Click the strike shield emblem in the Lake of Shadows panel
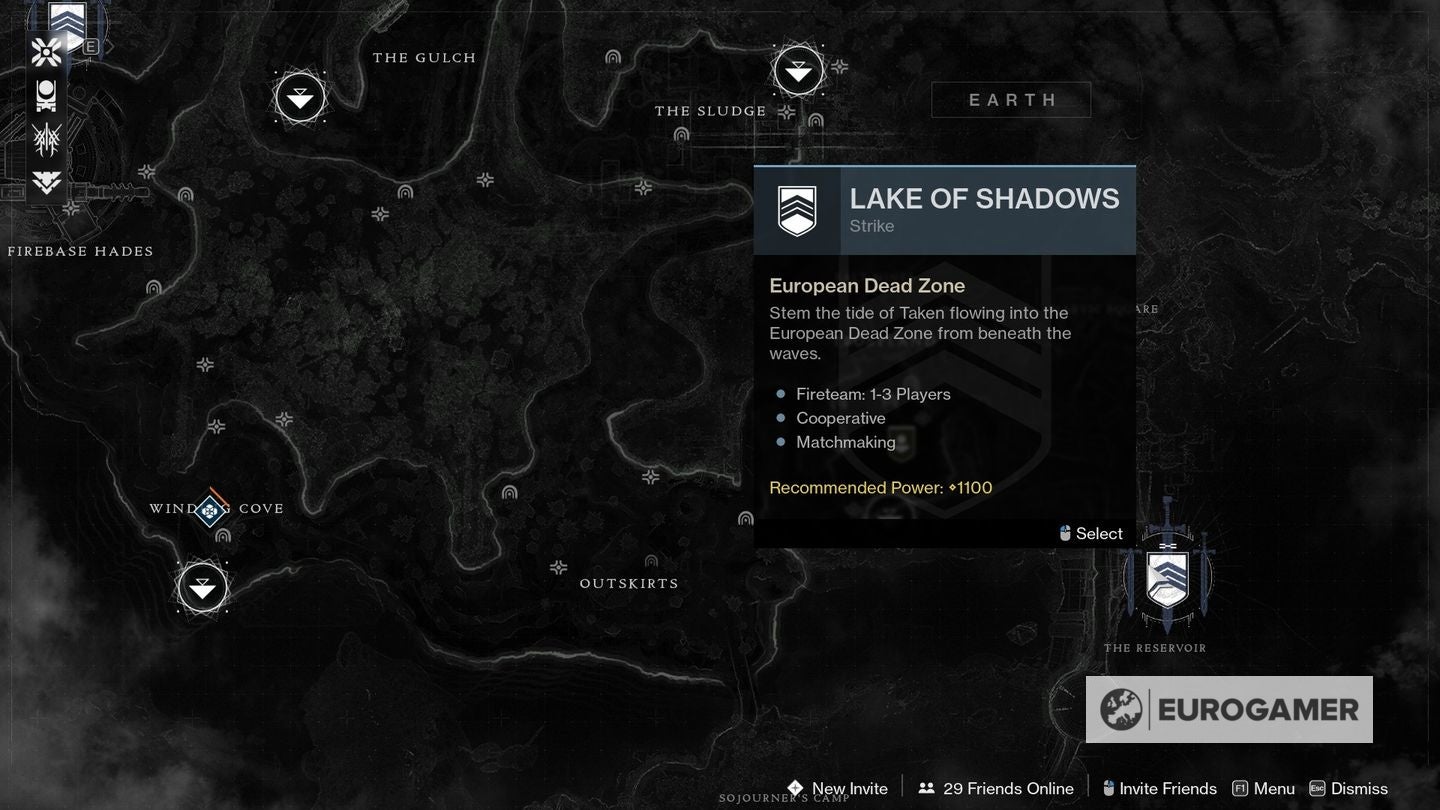 point(796,209)
